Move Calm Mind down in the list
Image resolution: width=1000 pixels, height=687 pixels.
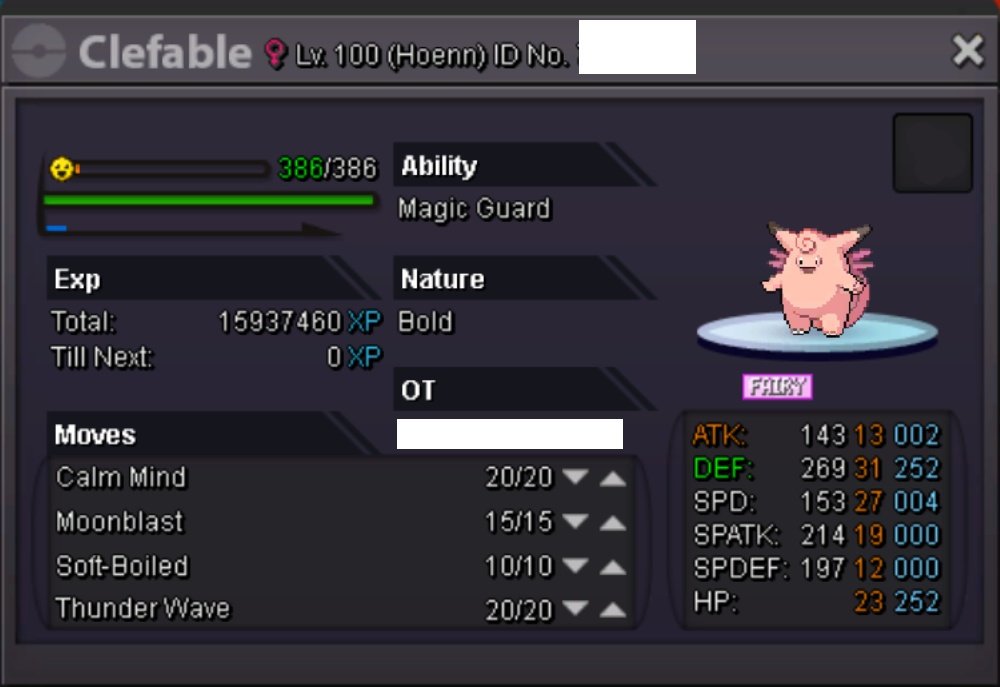pyautogui.click(x=575, y=478)
